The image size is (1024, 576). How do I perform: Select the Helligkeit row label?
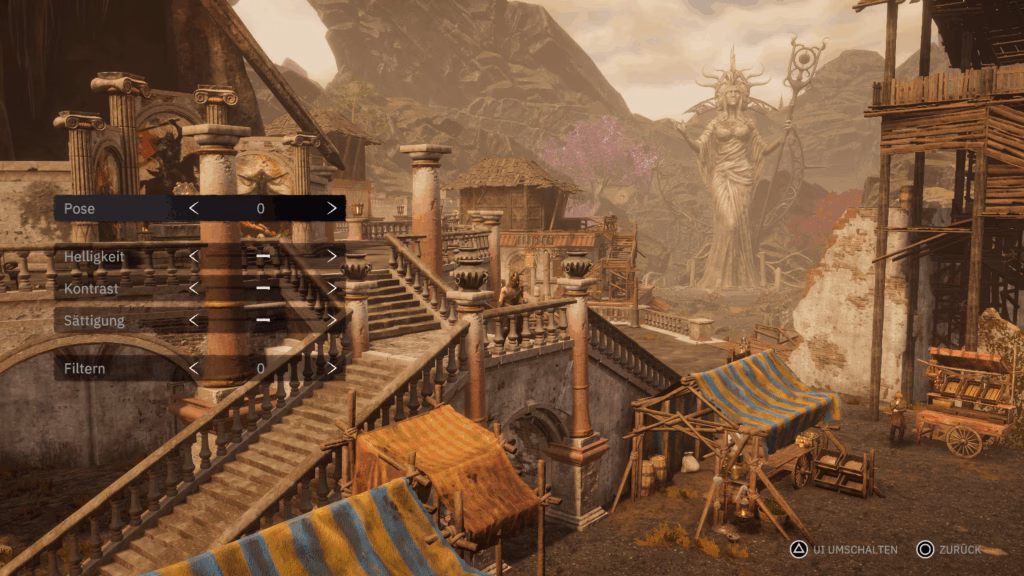[x=94, y=257]
